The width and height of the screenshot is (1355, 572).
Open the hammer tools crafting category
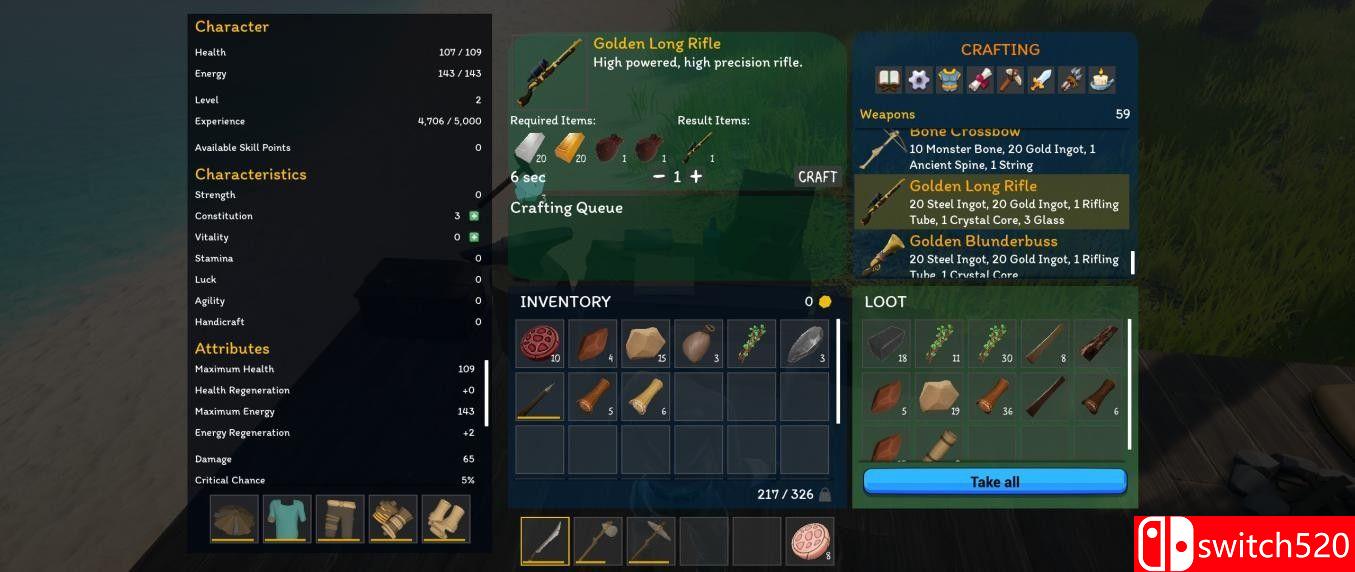click(1010, 80)
